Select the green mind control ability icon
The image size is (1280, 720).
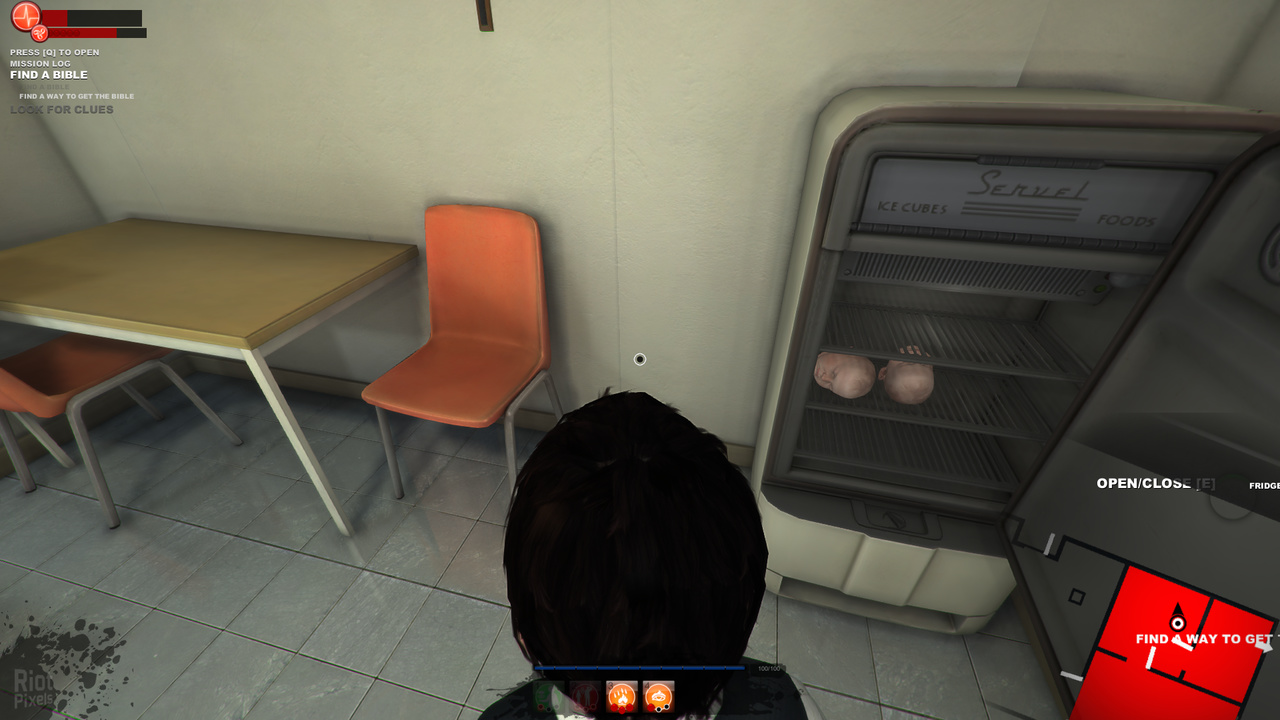[546, 696]
